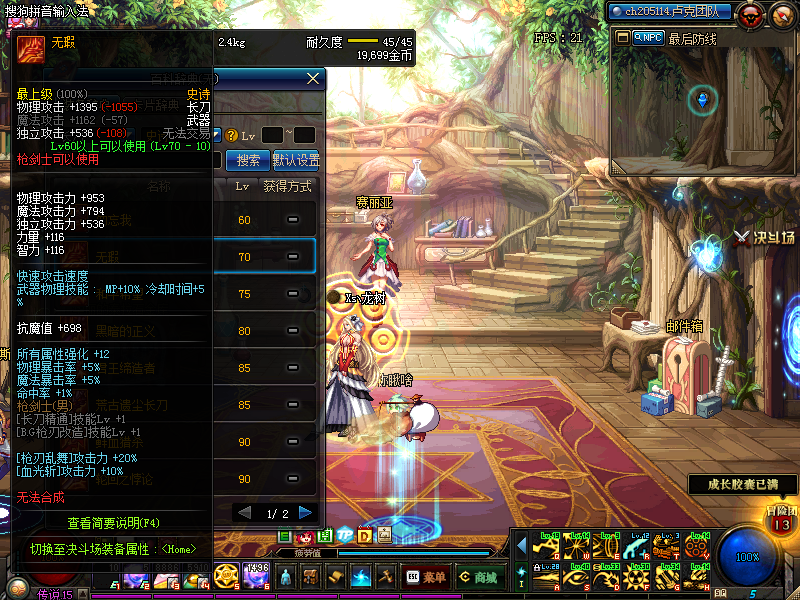Image resolution: width=800 pixels, height=600 pixels.
Task: Click the red bull-head icon
Action: pos(752,13)
